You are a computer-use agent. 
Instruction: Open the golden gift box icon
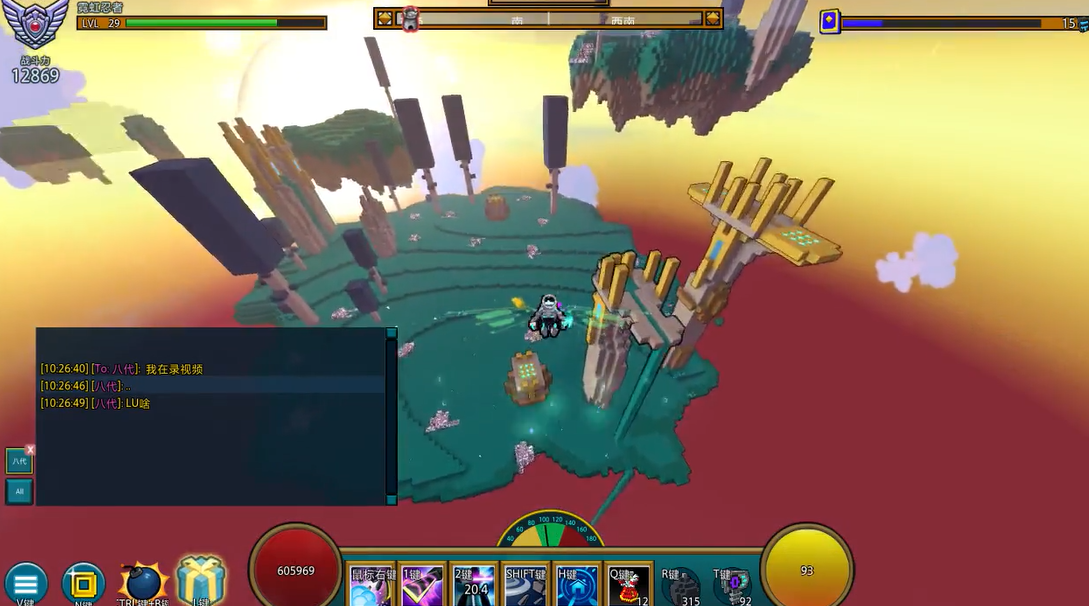201,580
